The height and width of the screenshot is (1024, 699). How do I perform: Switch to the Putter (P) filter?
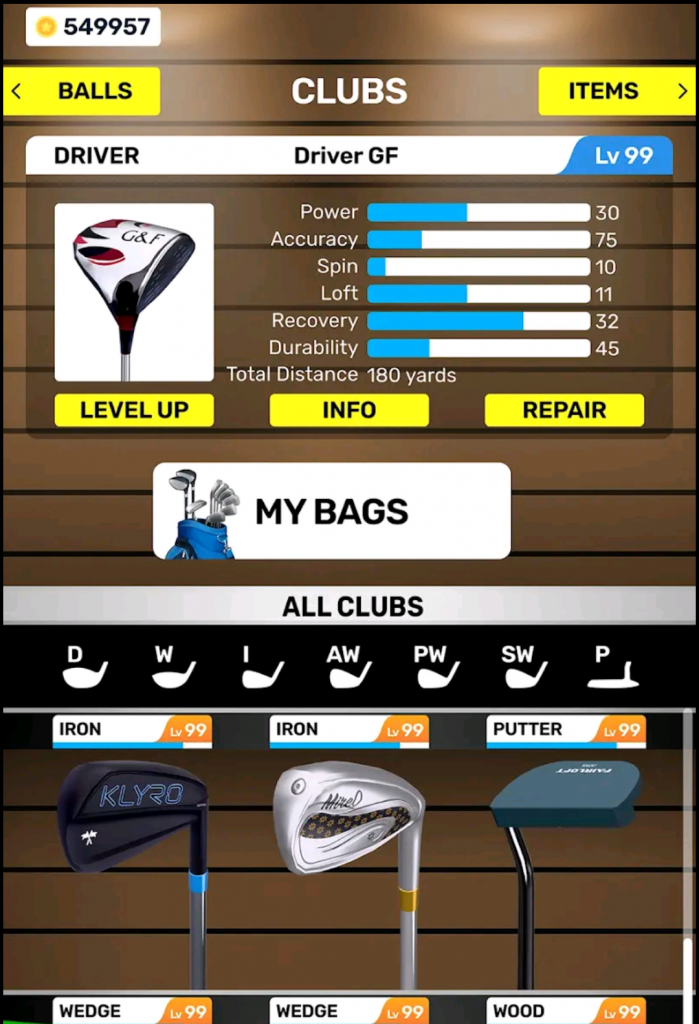tap(612, 667)
